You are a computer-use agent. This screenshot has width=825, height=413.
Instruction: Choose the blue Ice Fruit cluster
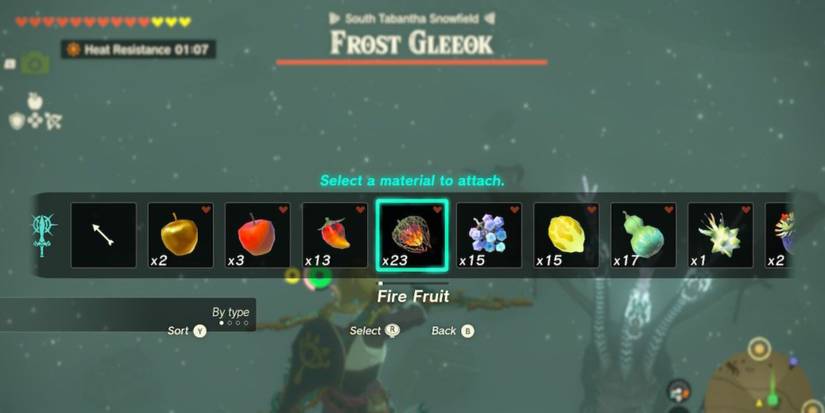click(x=489, y=235)
